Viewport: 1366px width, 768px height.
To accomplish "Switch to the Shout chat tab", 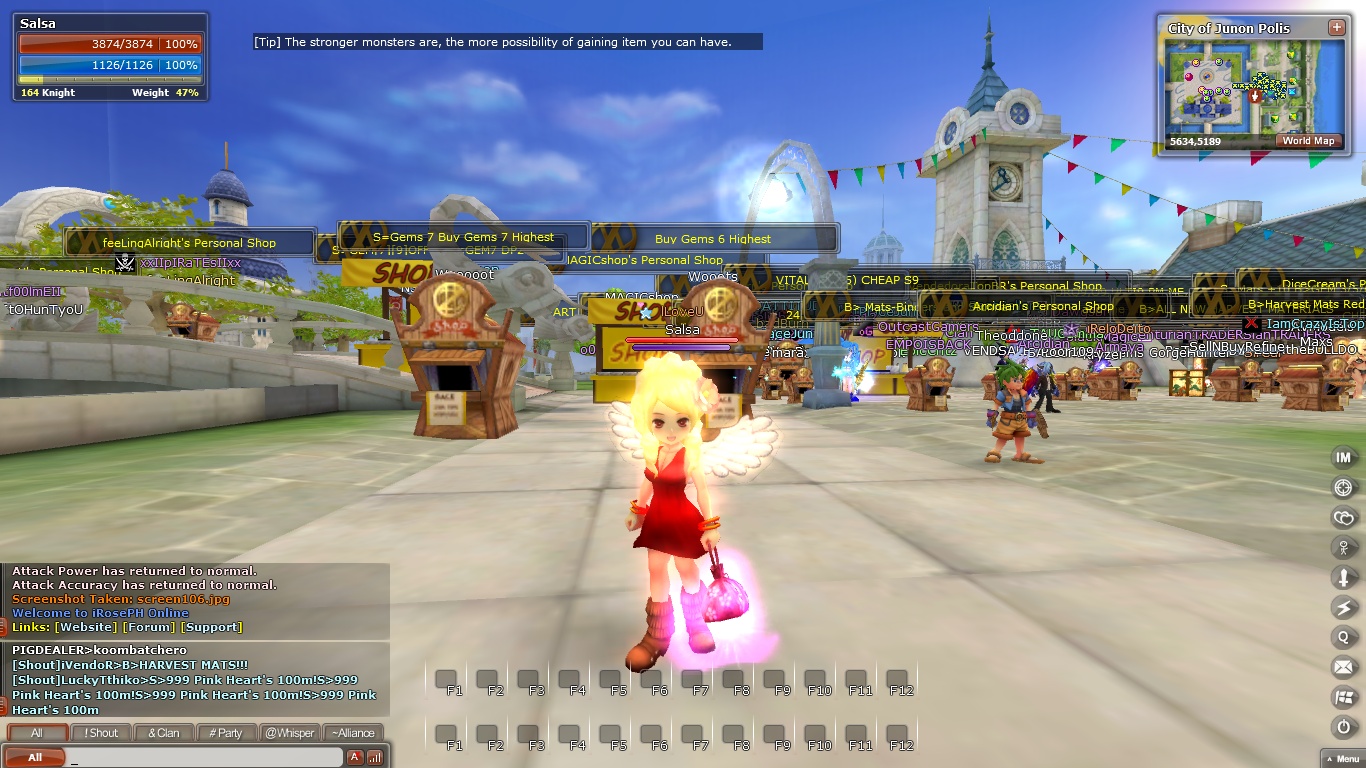I will 101,733.
